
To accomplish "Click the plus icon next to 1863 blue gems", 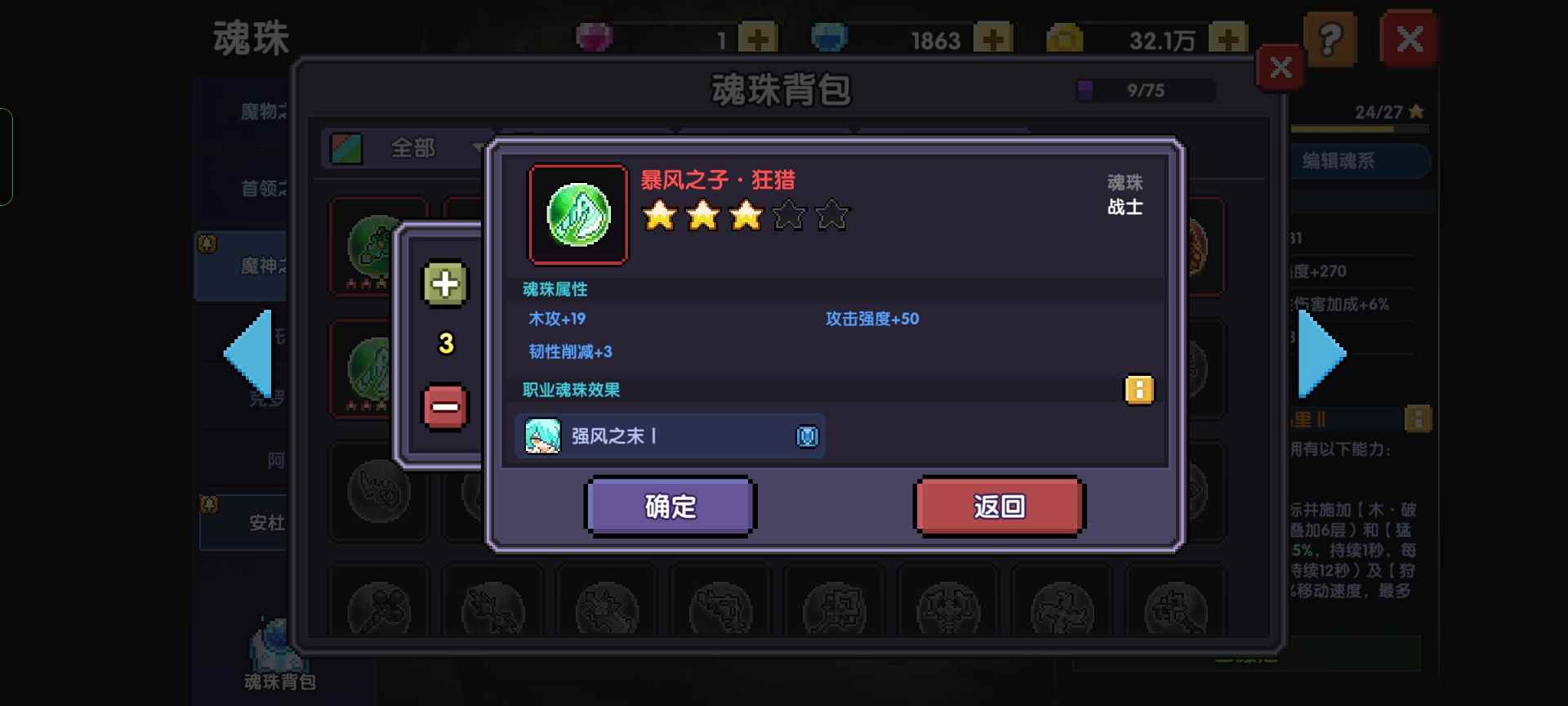I will tap(995, 37).
